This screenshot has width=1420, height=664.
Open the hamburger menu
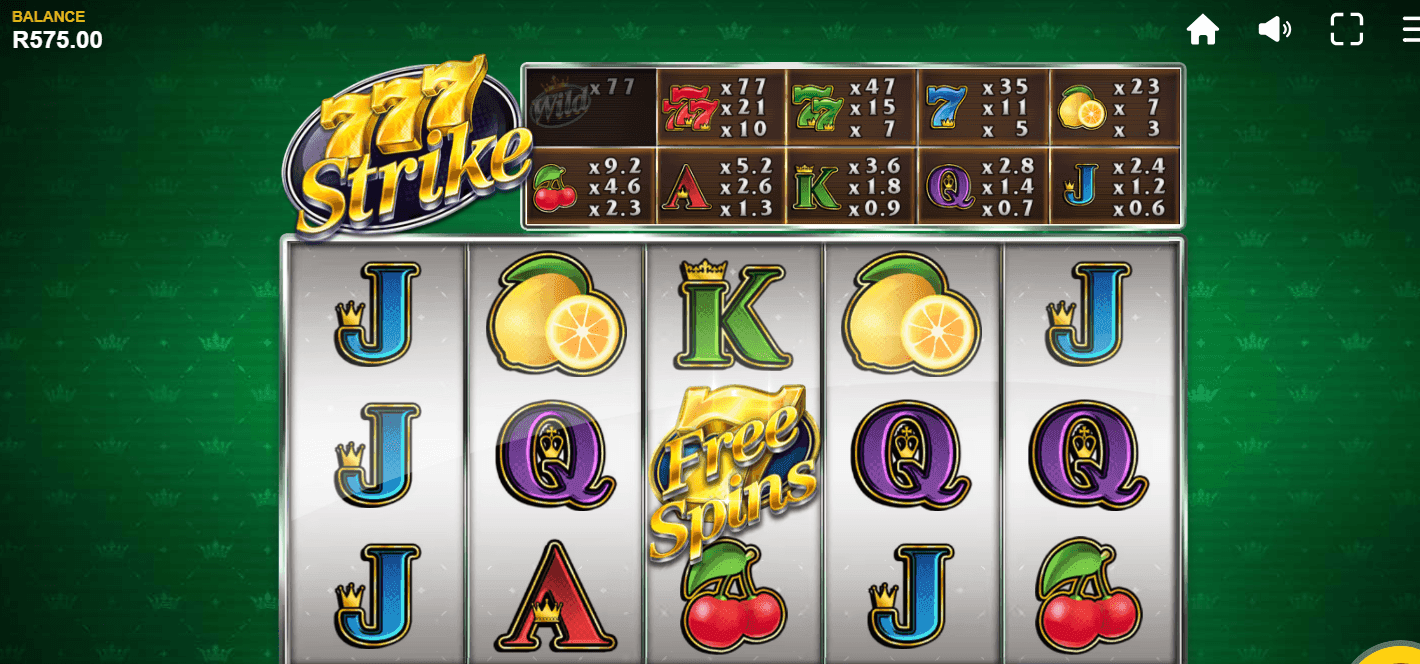tap(1411, 29)
